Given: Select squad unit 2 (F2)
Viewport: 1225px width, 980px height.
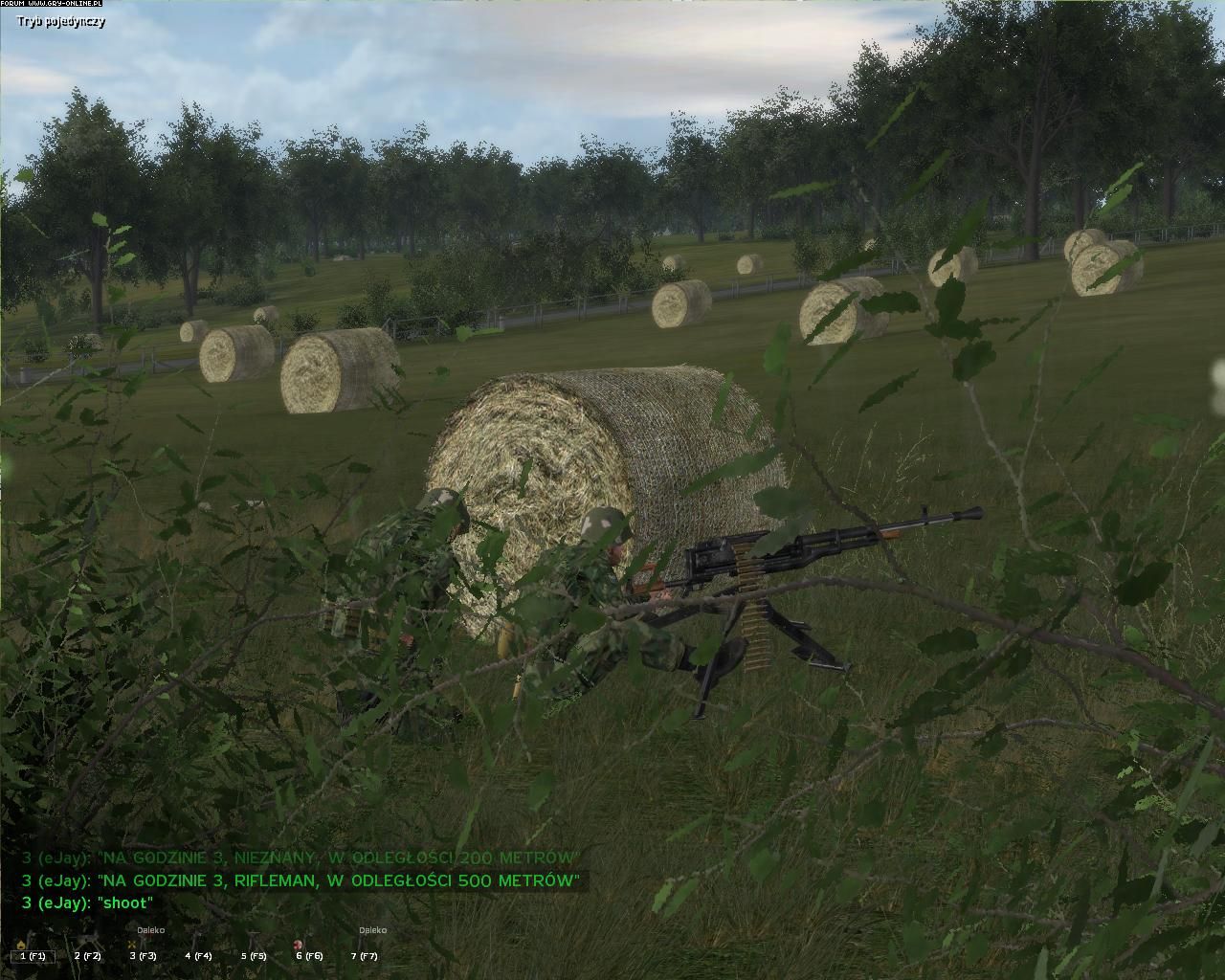Looking at the screenshot, I should pos(87,955).
